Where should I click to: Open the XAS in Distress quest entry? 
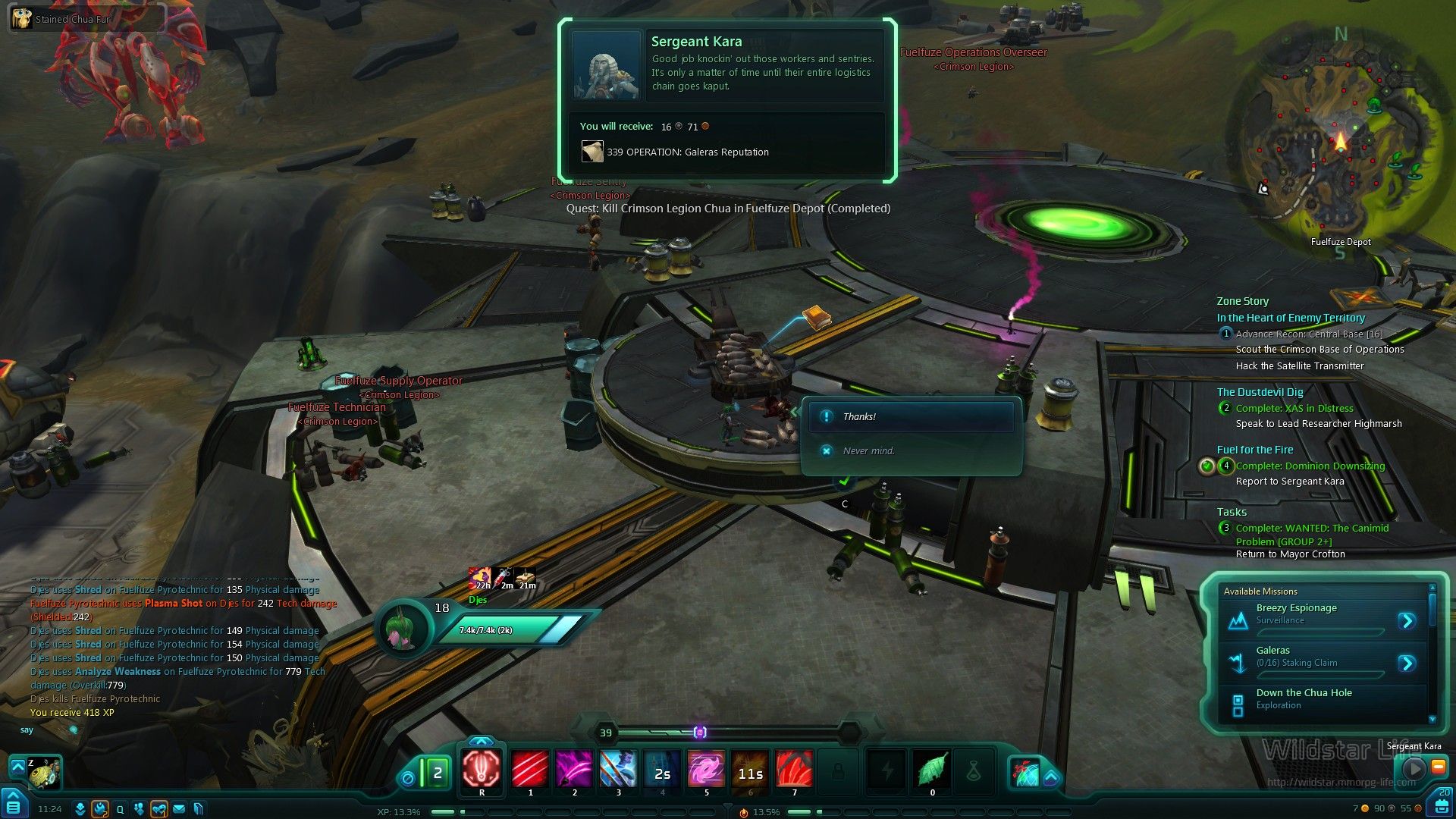(x=1294, y=409)
